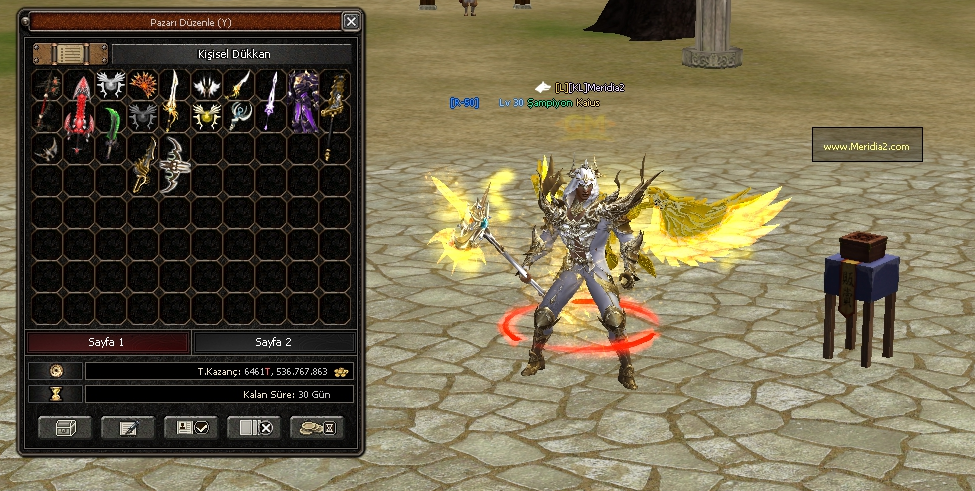
Task: Switch to the Sayfa 1 tab
Action: pyautogui.click(x=108, y=342)
